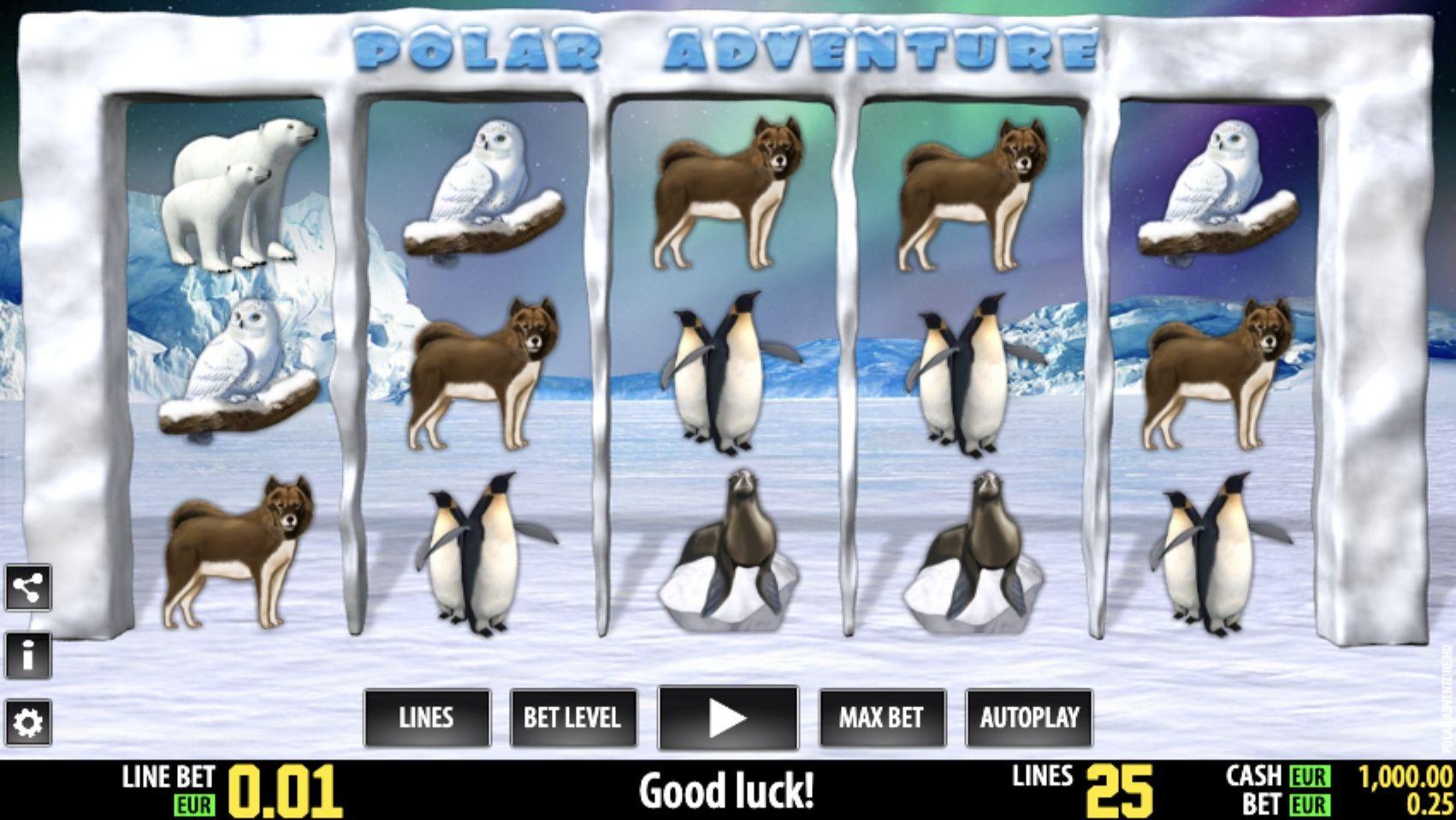Enable AUTOPLAY mode
Screen dimensions: 1456x820
[x=1029, y=718]
